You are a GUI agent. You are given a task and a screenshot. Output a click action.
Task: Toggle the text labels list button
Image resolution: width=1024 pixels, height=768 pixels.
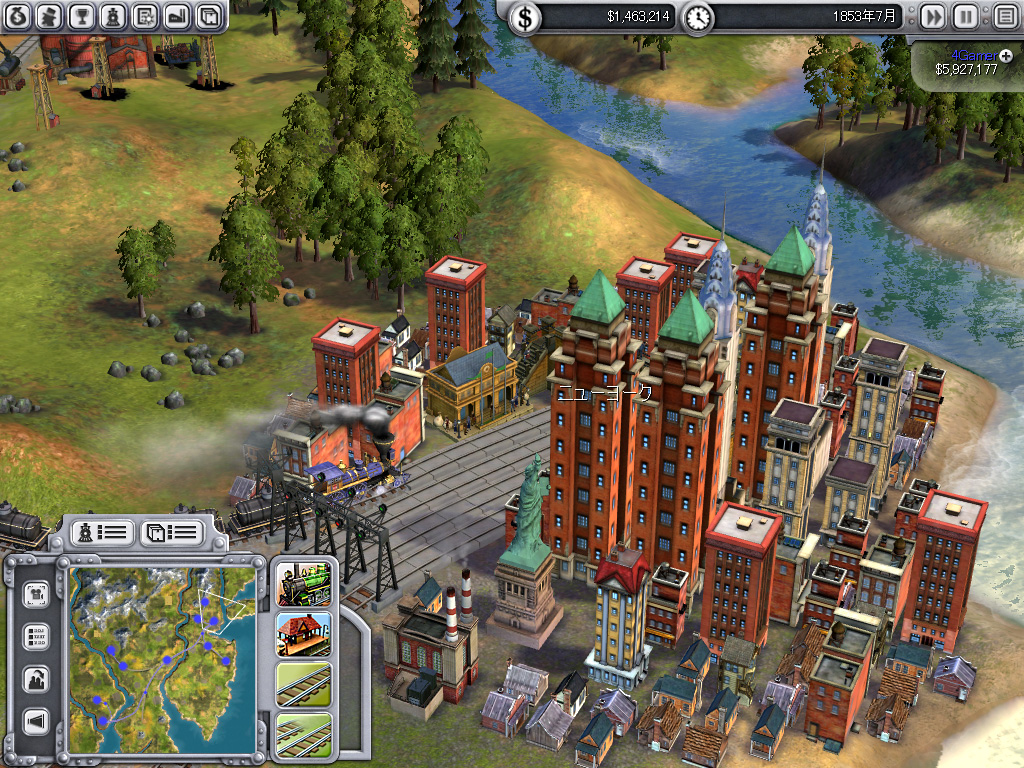pyautogui.click(x=37, y=637)
